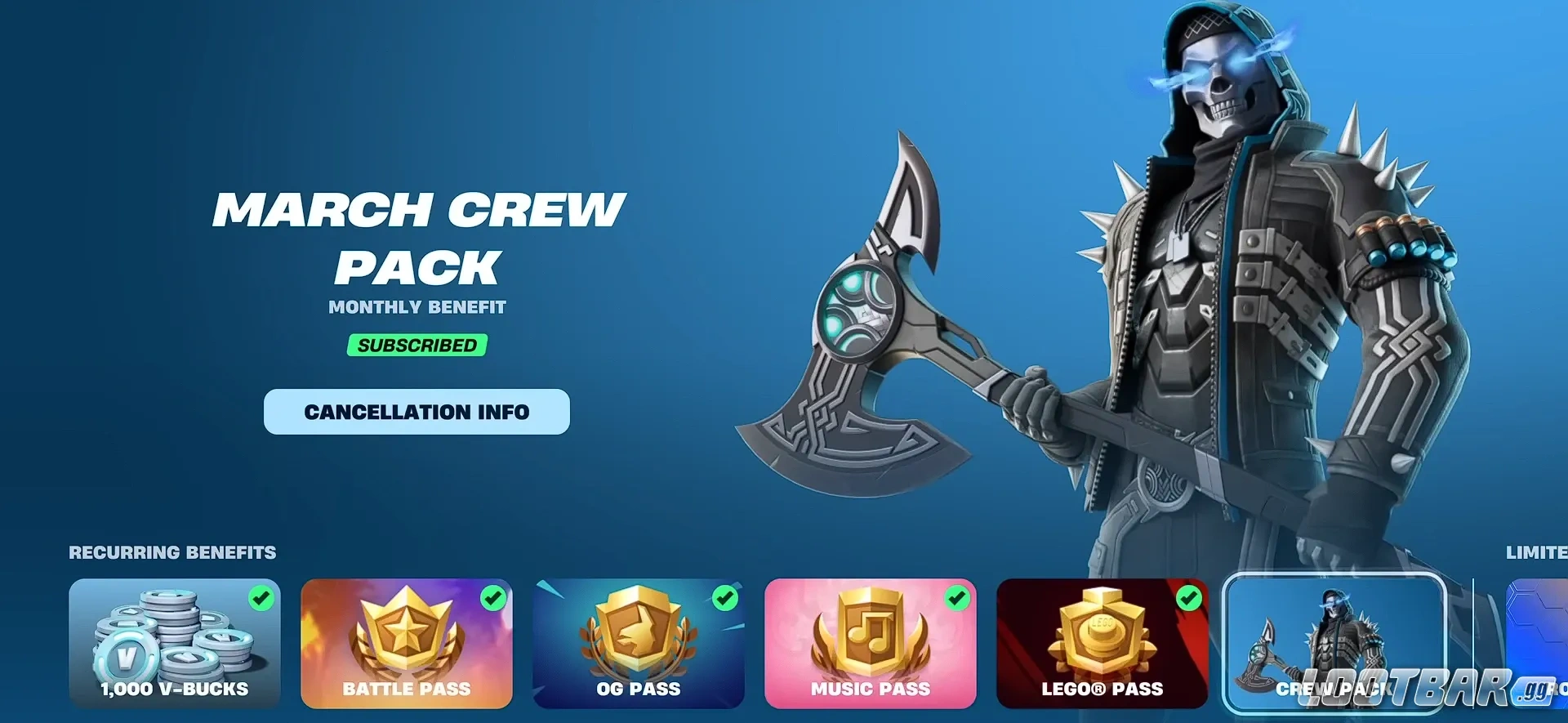This screenshot has width=1568, height=723.
Task: Expand the LIMITED benefits section
Action: coord(1535,552)
